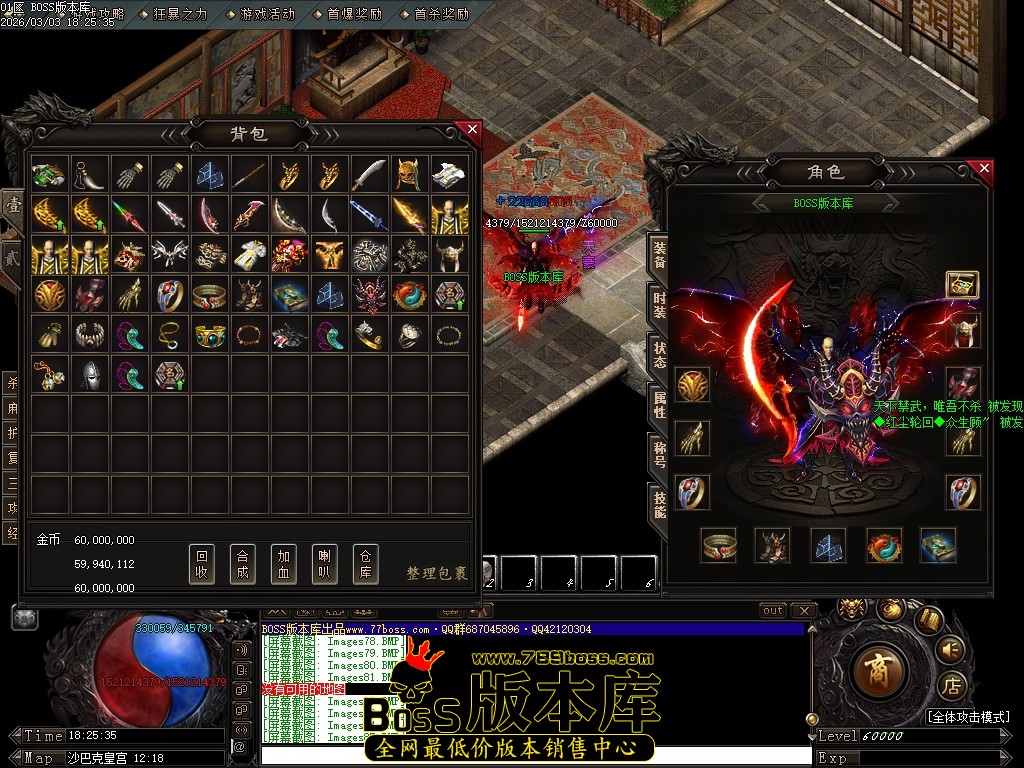Select the 称号 title tab
This screenshot has height=768, width=1024.
659,453
